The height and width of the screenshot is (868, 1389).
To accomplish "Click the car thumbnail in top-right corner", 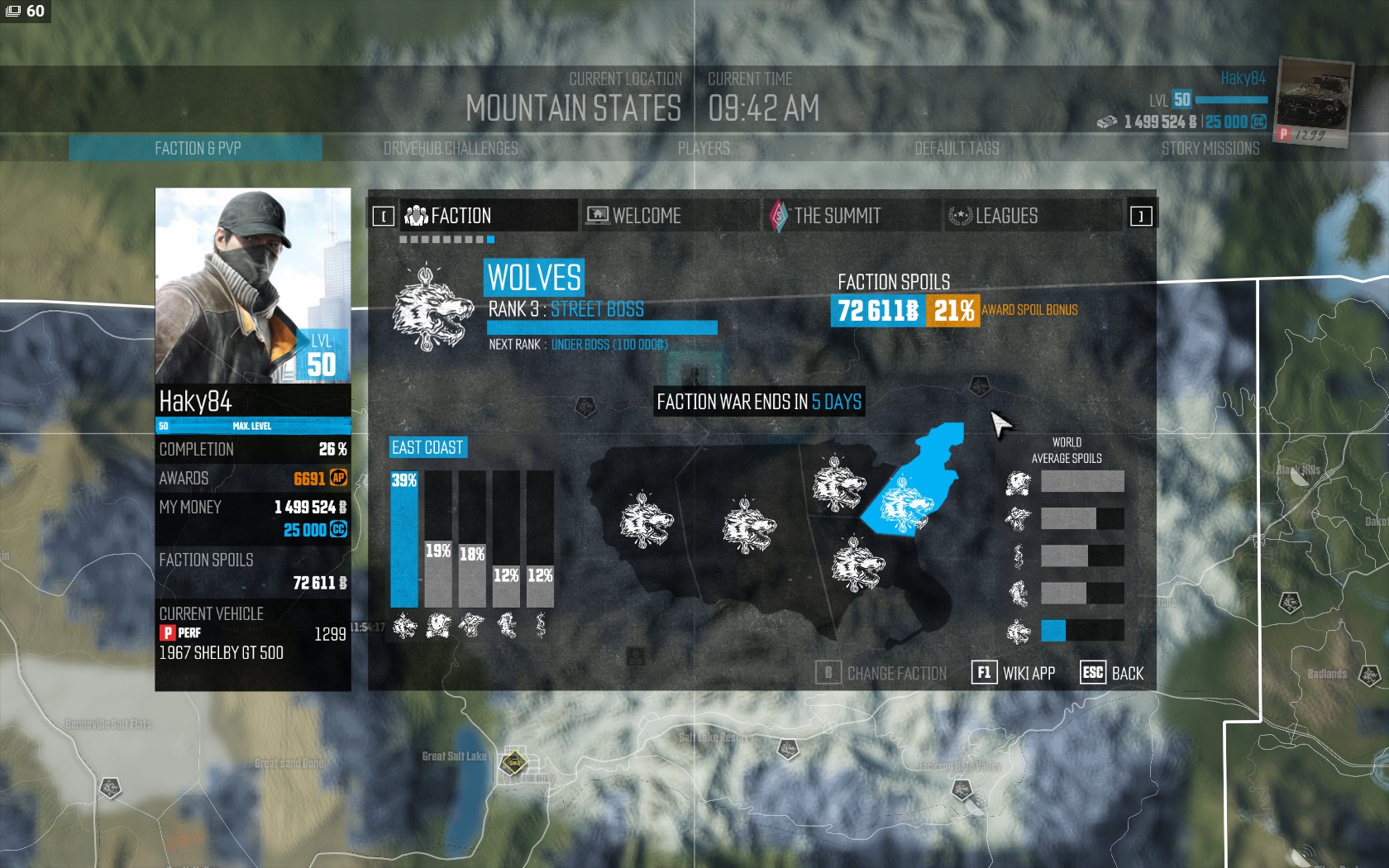I will 1313,99.
